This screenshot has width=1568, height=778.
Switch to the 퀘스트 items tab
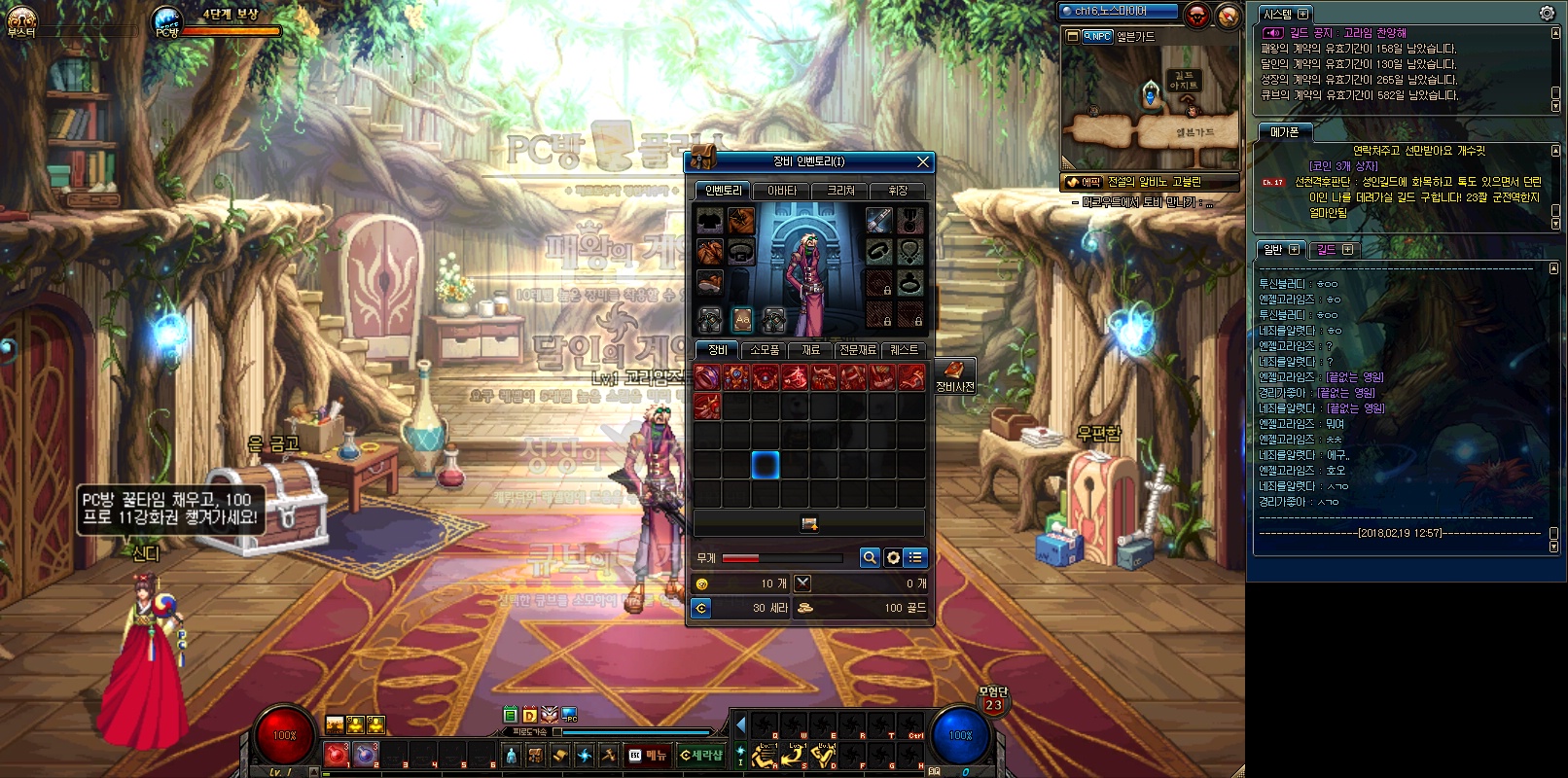point(904,350)
